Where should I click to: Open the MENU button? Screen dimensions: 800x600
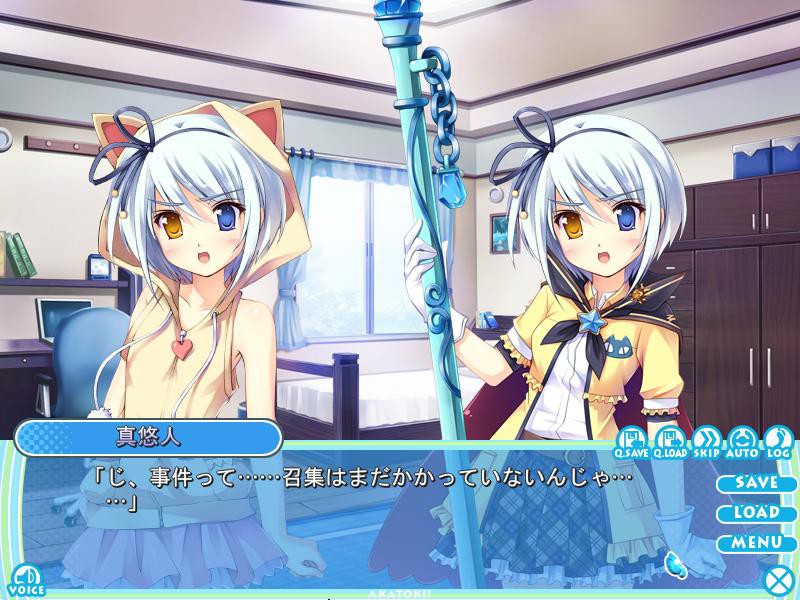click(755, 543)
